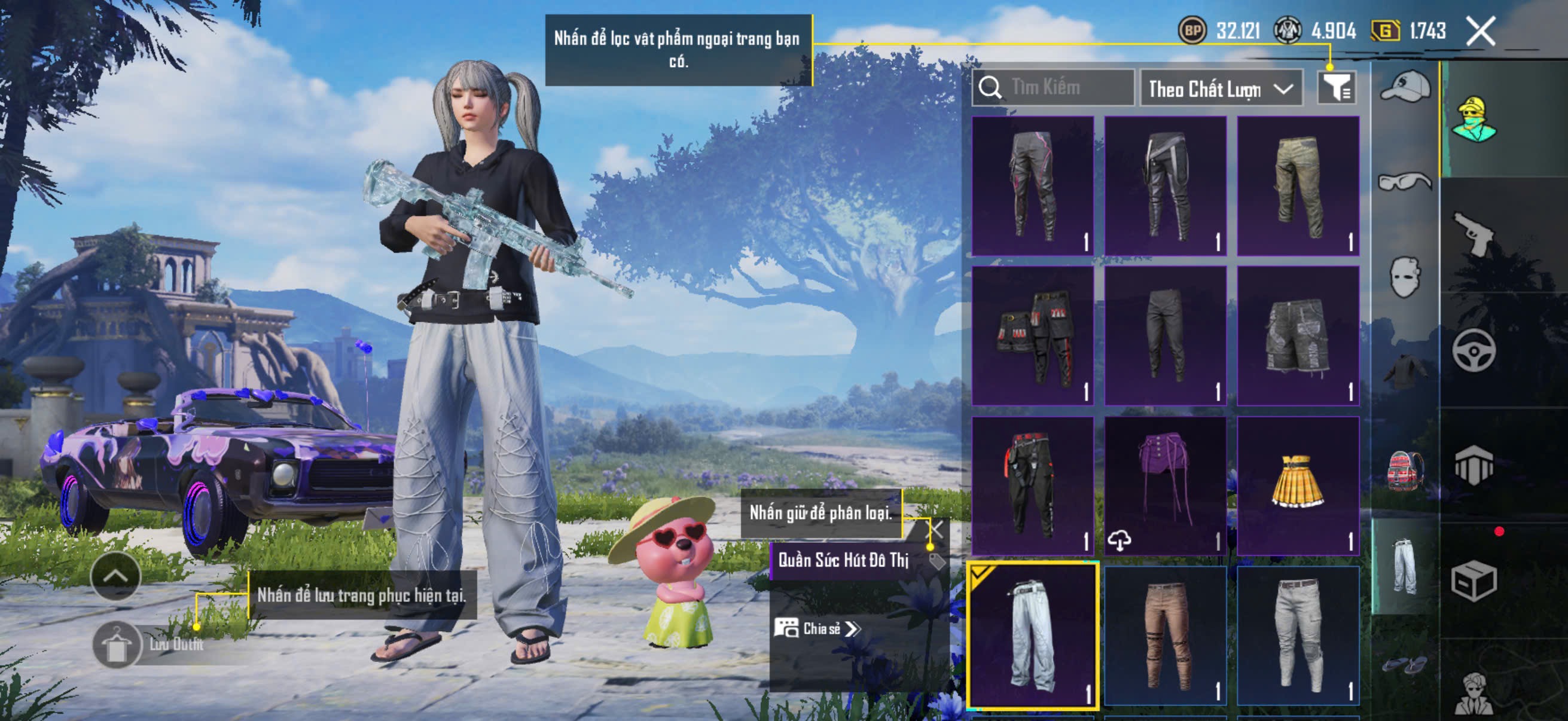Switch to the face mask category

1405,277
